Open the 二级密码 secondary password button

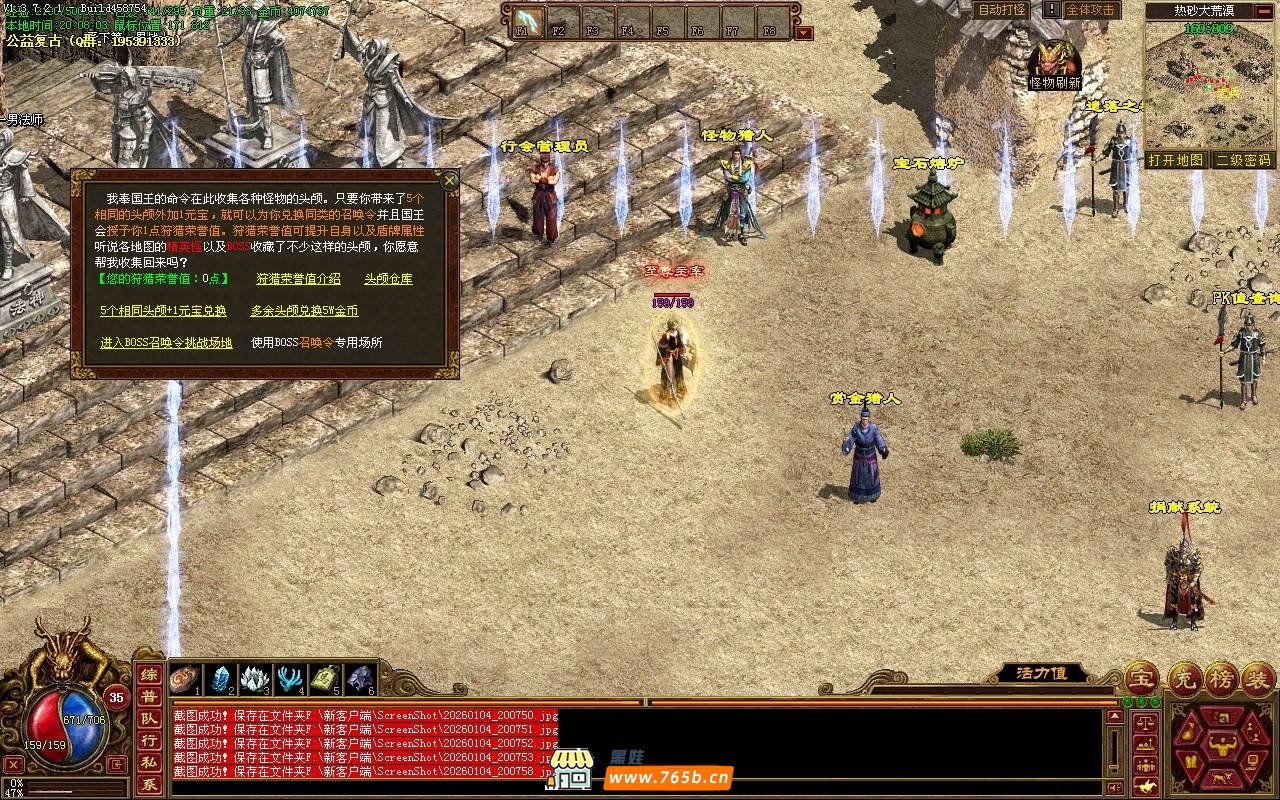coord(1243,160)
